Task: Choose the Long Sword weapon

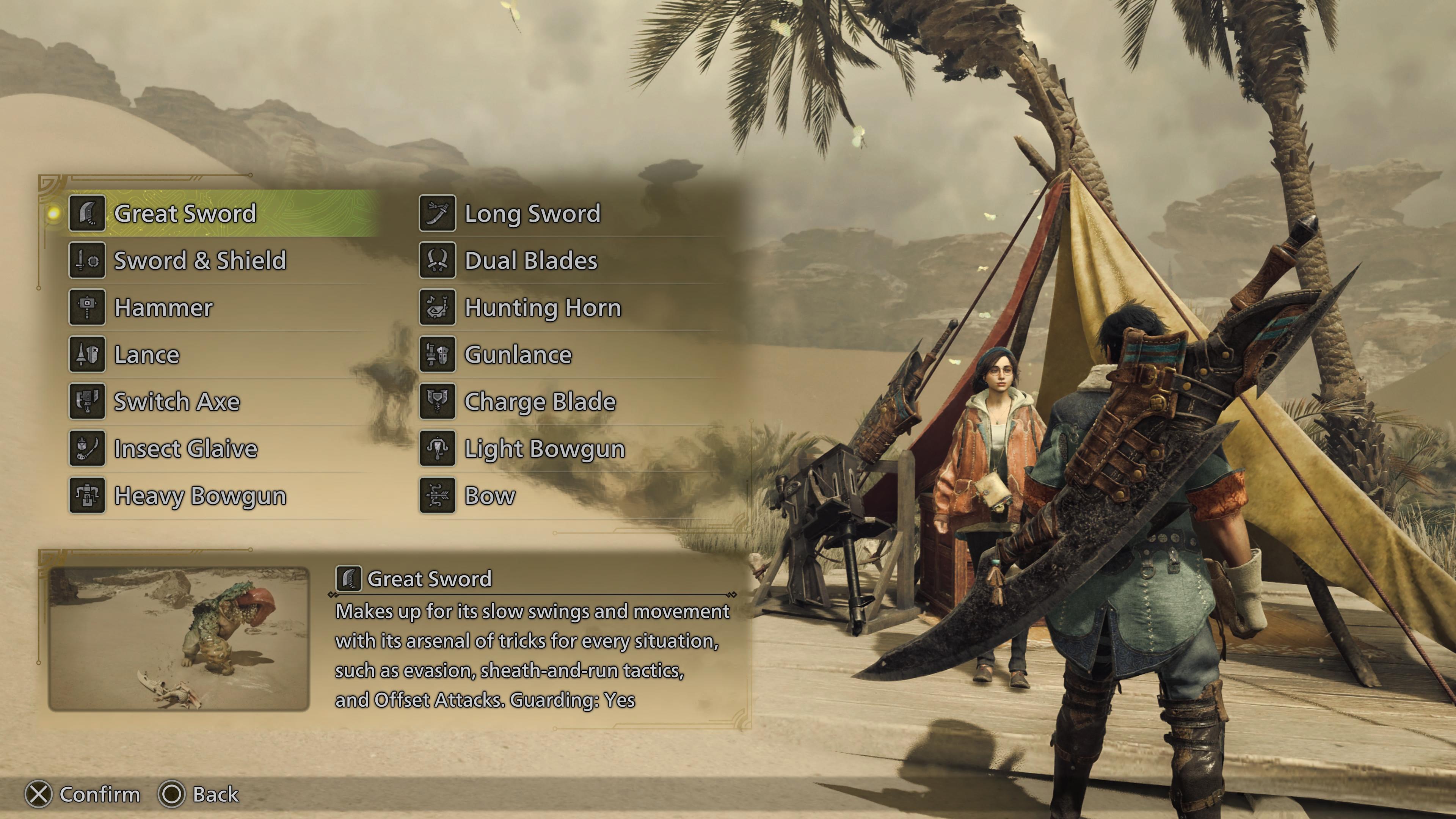Action: point(532,213)
